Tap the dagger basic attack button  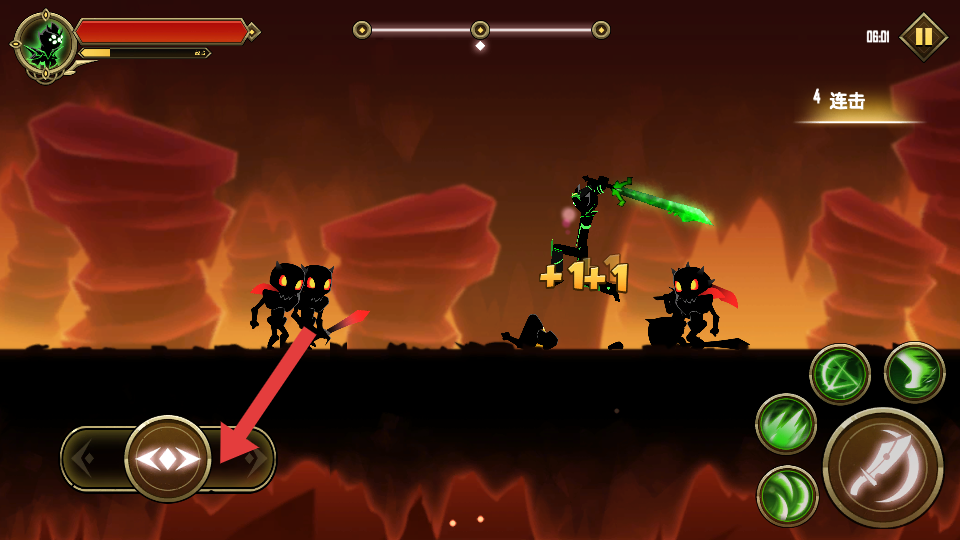[x=882, y=467]
